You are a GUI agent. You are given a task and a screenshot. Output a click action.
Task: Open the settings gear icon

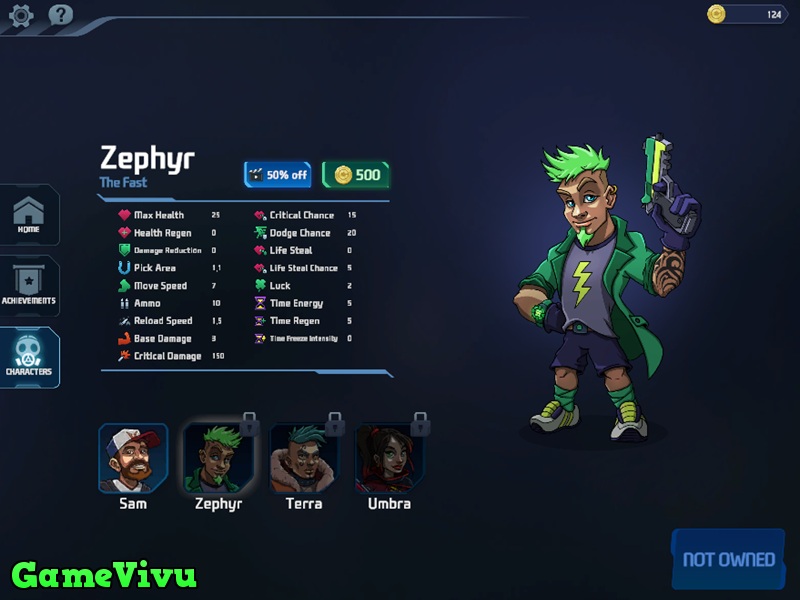20,15
